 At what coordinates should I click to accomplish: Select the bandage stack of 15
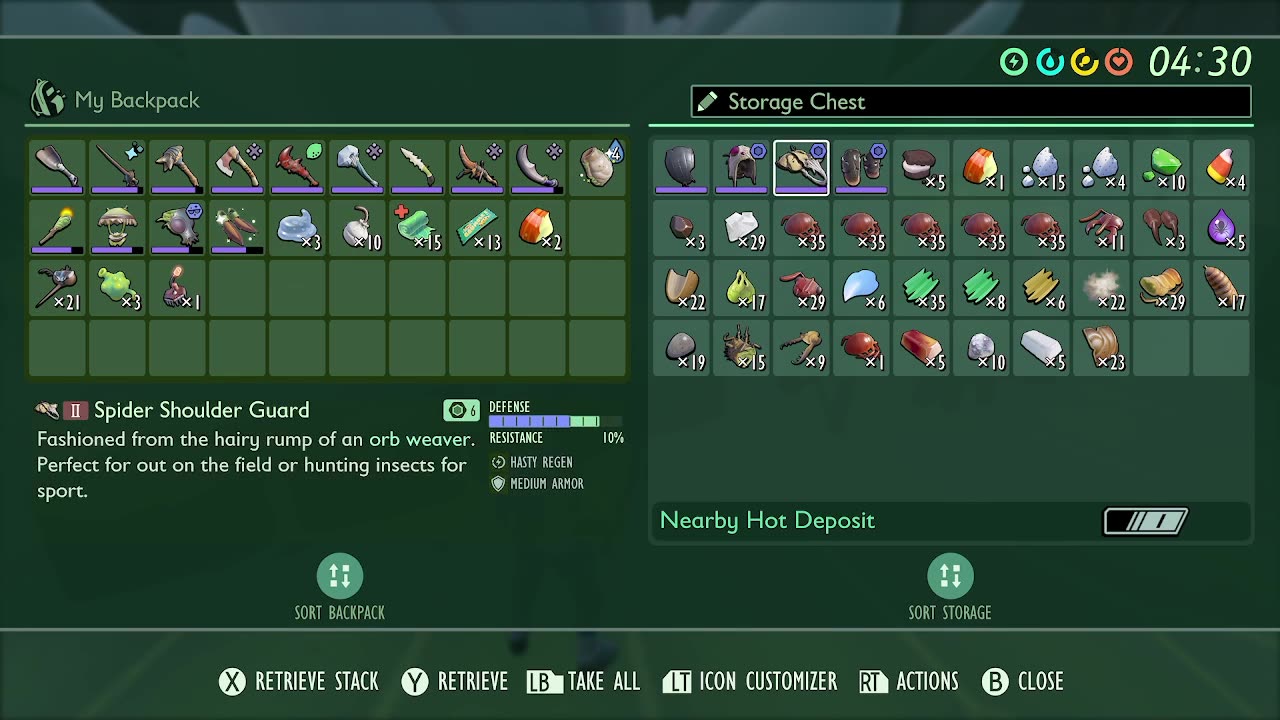coord(417,228)
